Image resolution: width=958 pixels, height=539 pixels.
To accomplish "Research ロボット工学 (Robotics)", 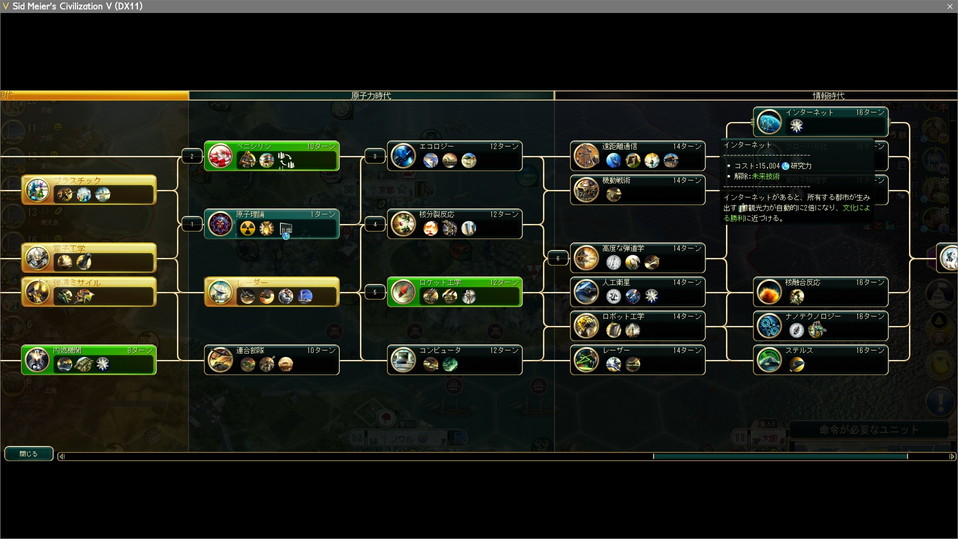I will pyautogui.click(x=638, y=325).
